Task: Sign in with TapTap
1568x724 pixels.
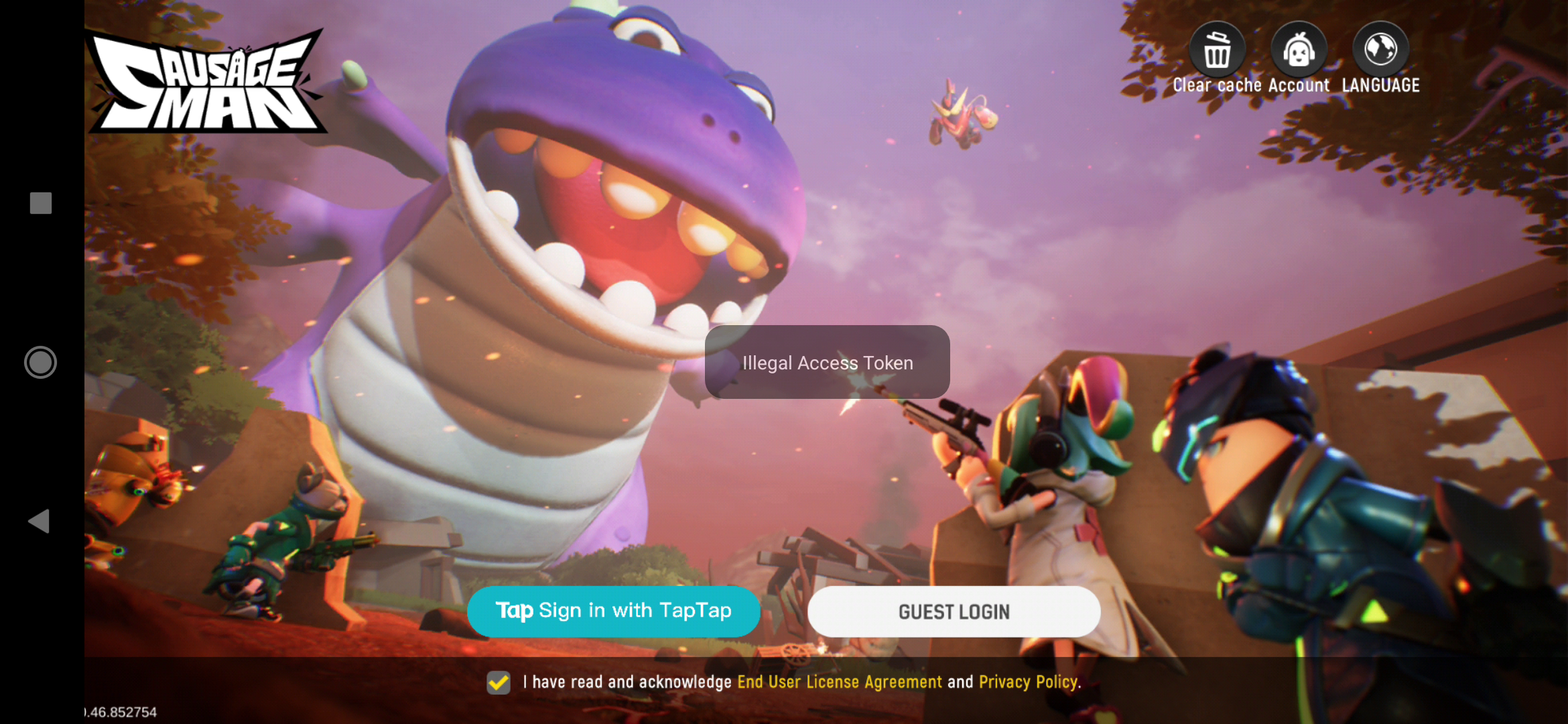Action: point(613,611)
